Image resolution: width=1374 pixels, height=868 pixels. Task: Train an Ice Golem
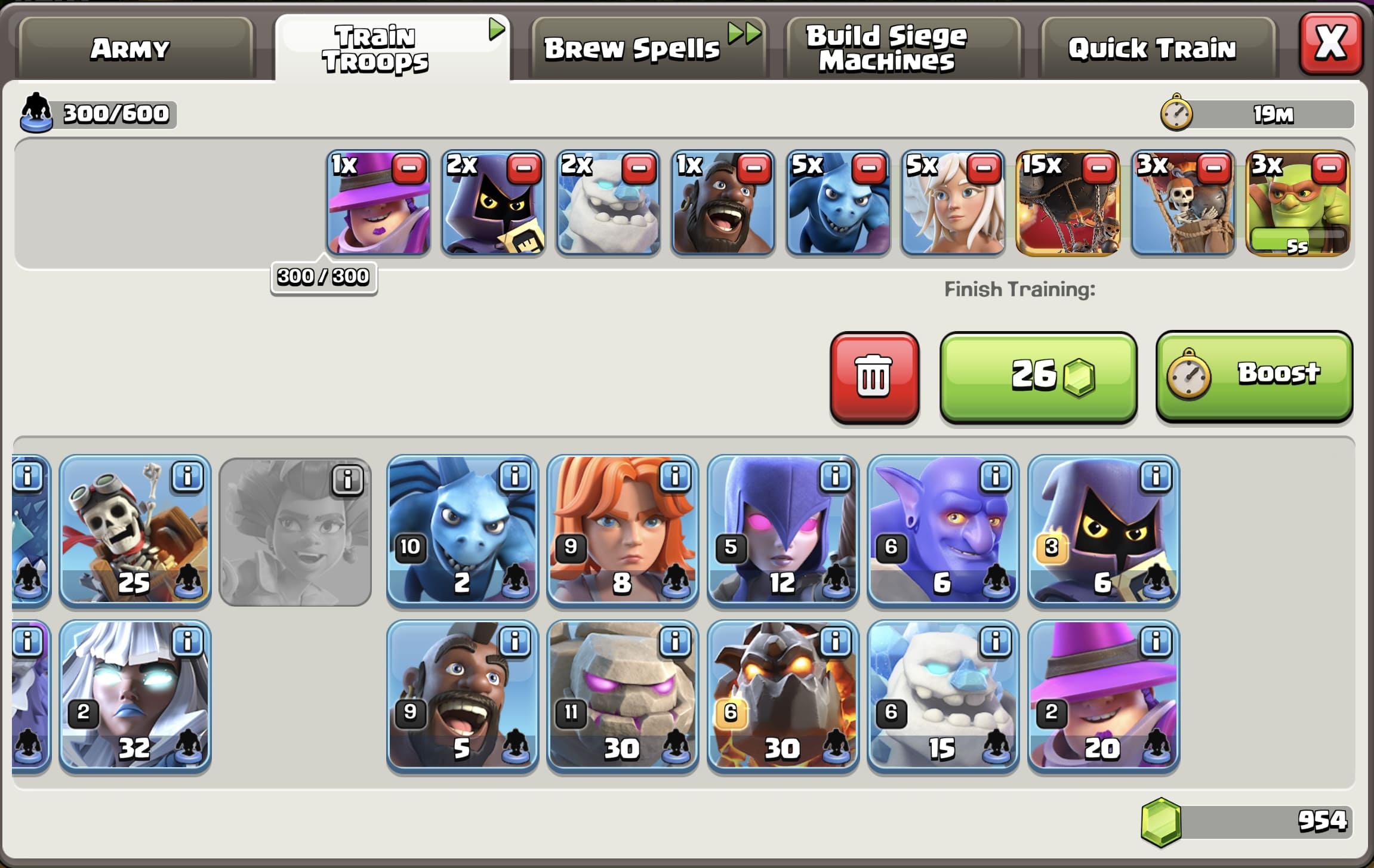point(943,695)
